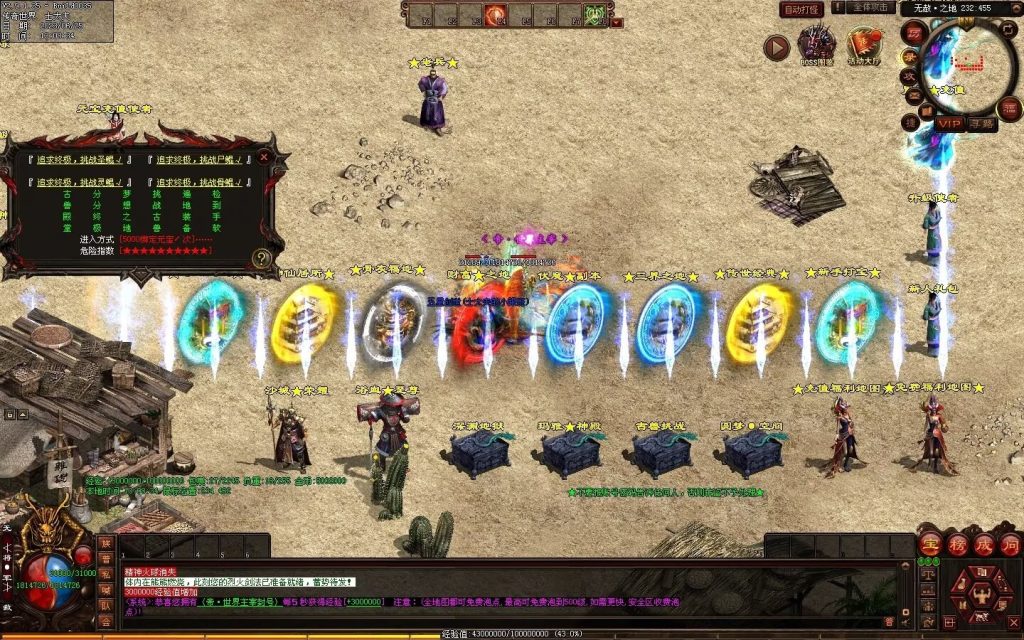Select the highlighted fire skill in top hotbar
Screen dimensions: 1024x640
point(495,15)
